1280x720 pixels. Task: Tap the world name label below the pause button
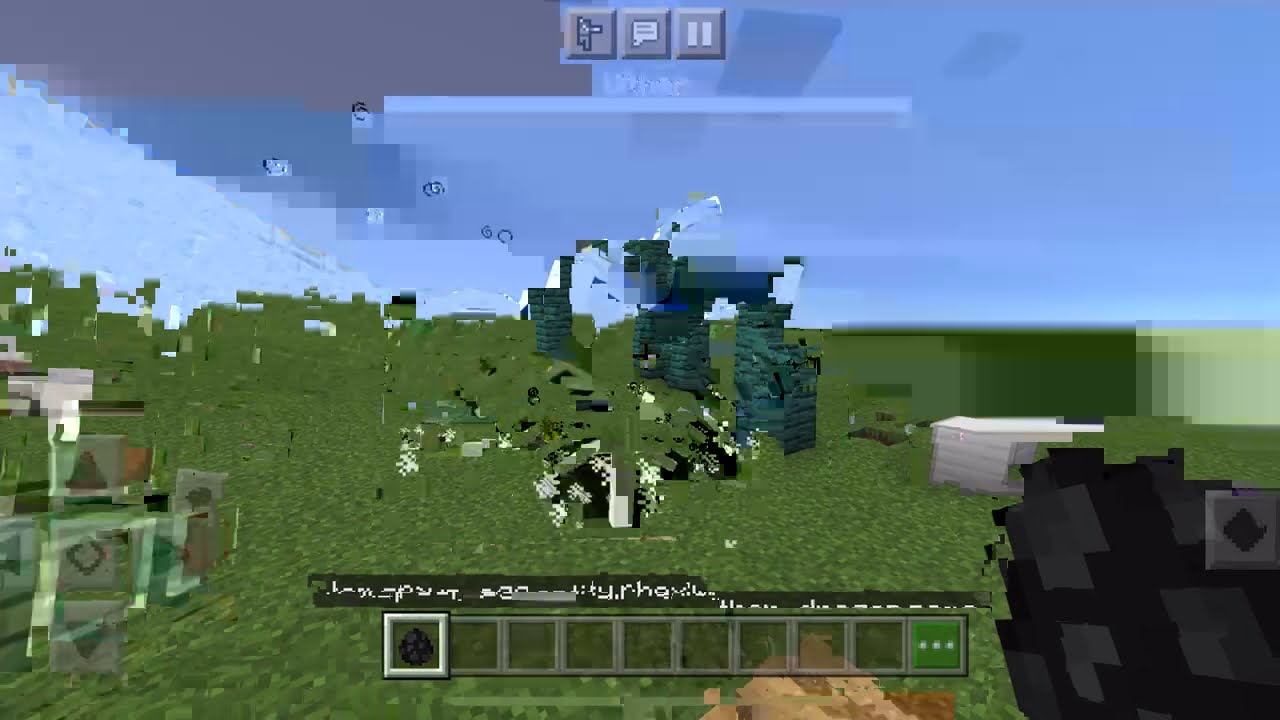650,85
